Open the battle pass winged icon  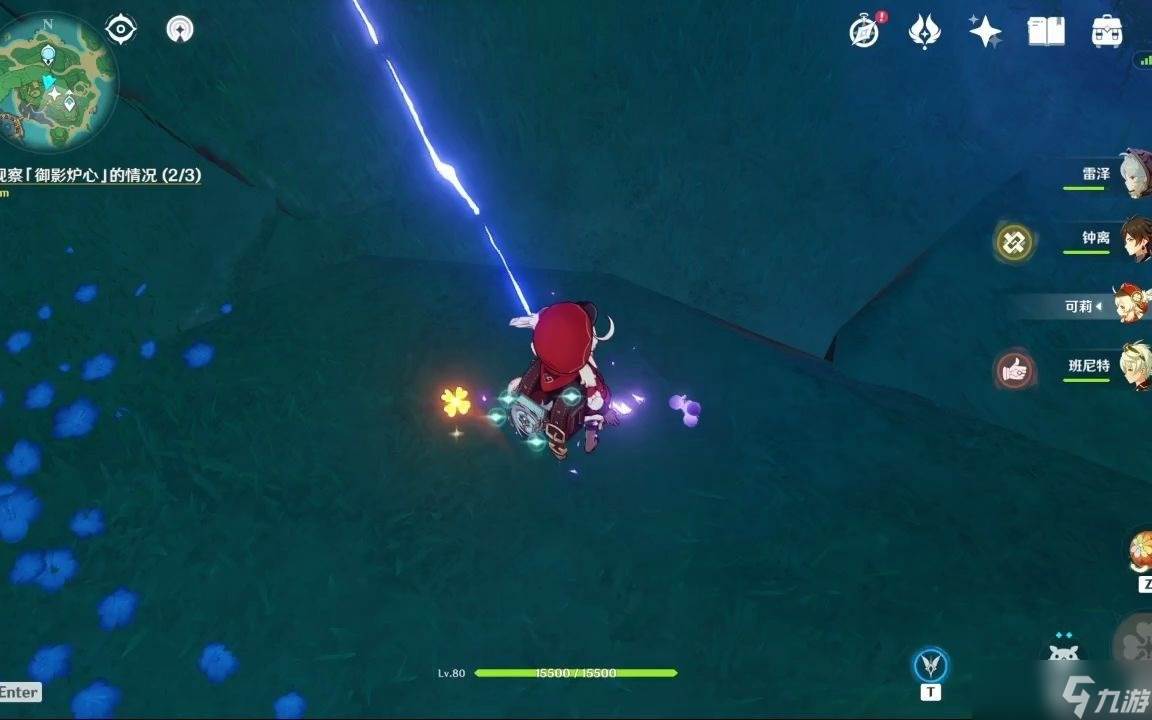(924, 32)
